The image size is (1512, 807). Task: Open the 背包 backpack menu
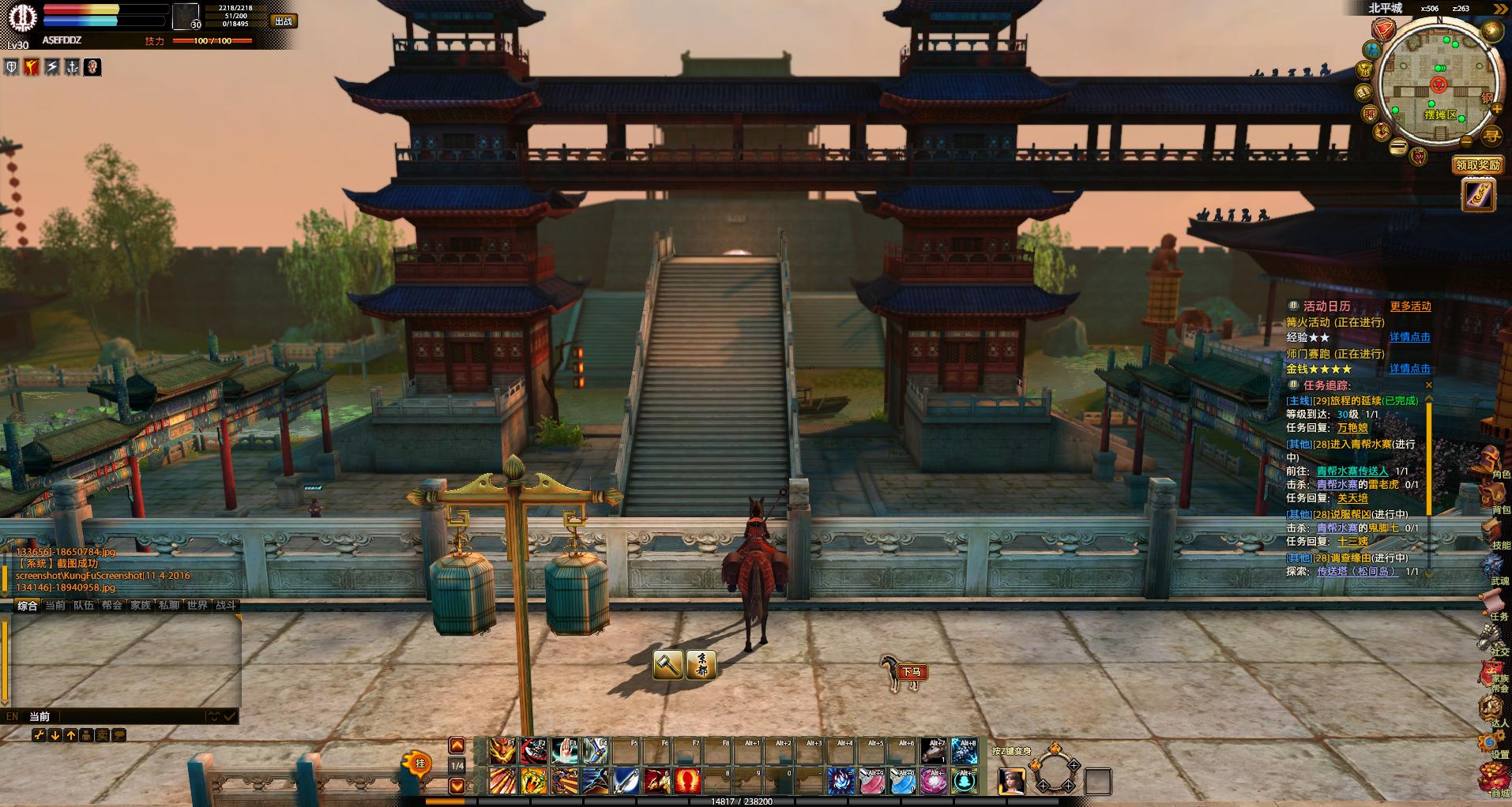point(1492,497)
